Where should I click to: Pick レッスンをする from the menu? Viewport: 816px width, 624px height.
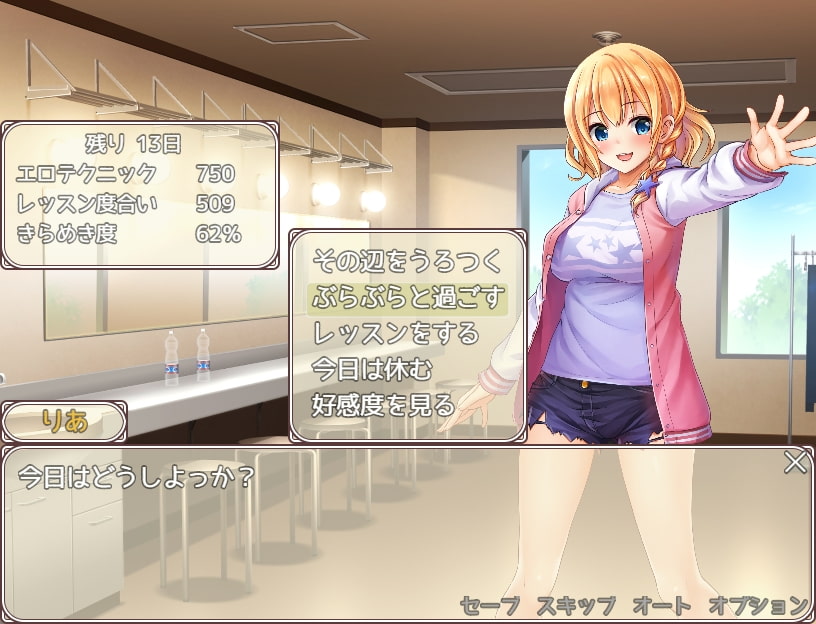click(x=397, y=333)
